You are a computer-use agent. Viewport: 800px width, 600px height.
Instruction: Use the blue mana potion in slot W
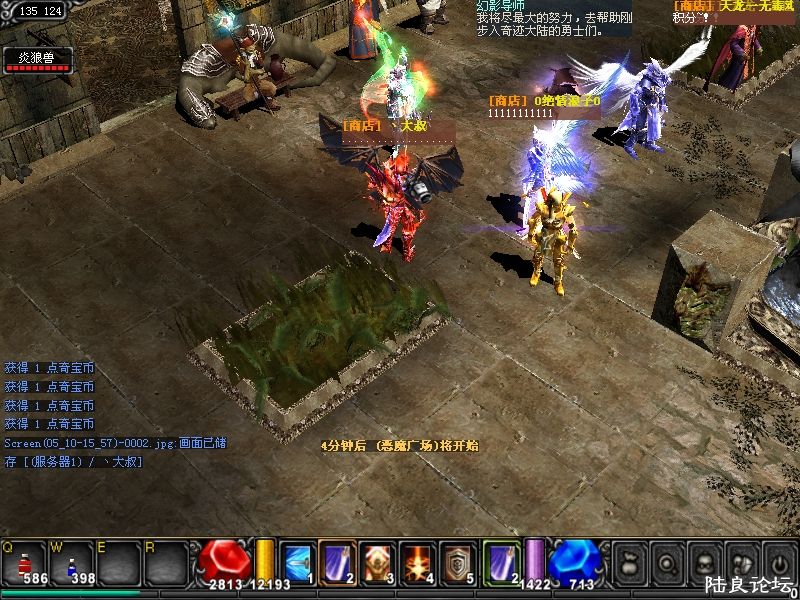click(x=73, y=565)
